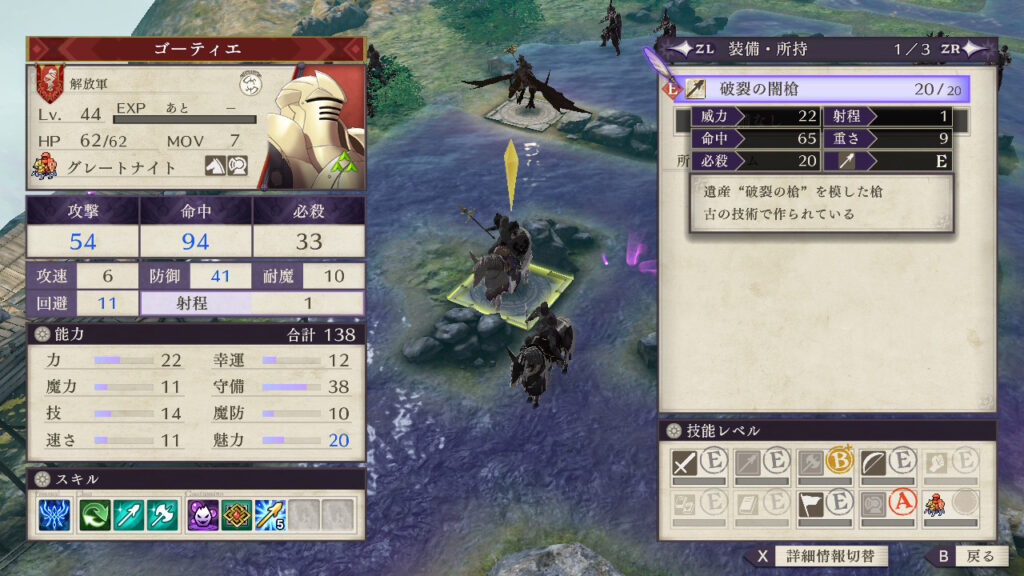Select the teal lance prowess skill icon
The height and width of the screenshot is (576, 1024).
coord(129,516)
